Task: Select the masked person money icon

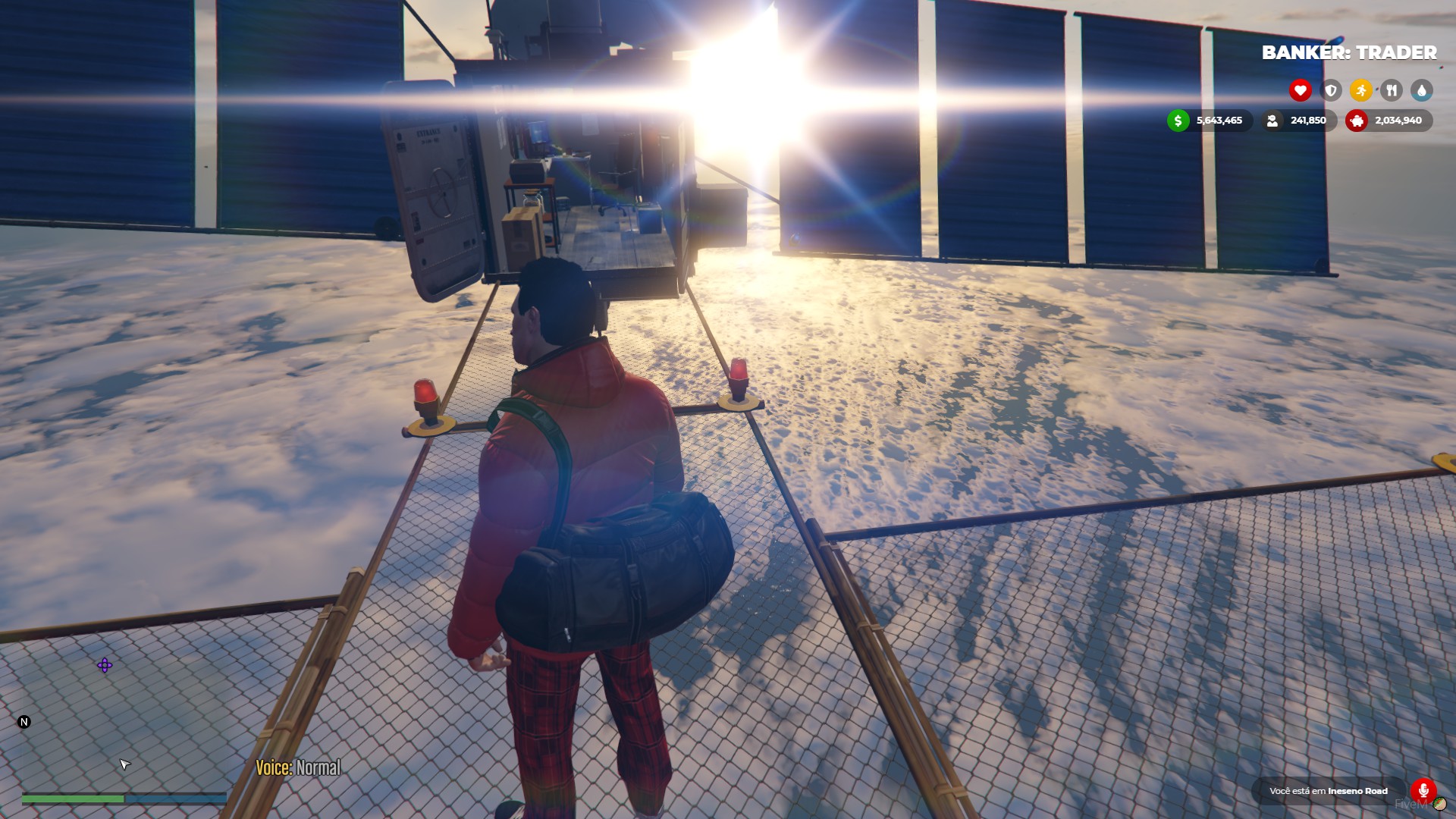Action: point(1272,120)
